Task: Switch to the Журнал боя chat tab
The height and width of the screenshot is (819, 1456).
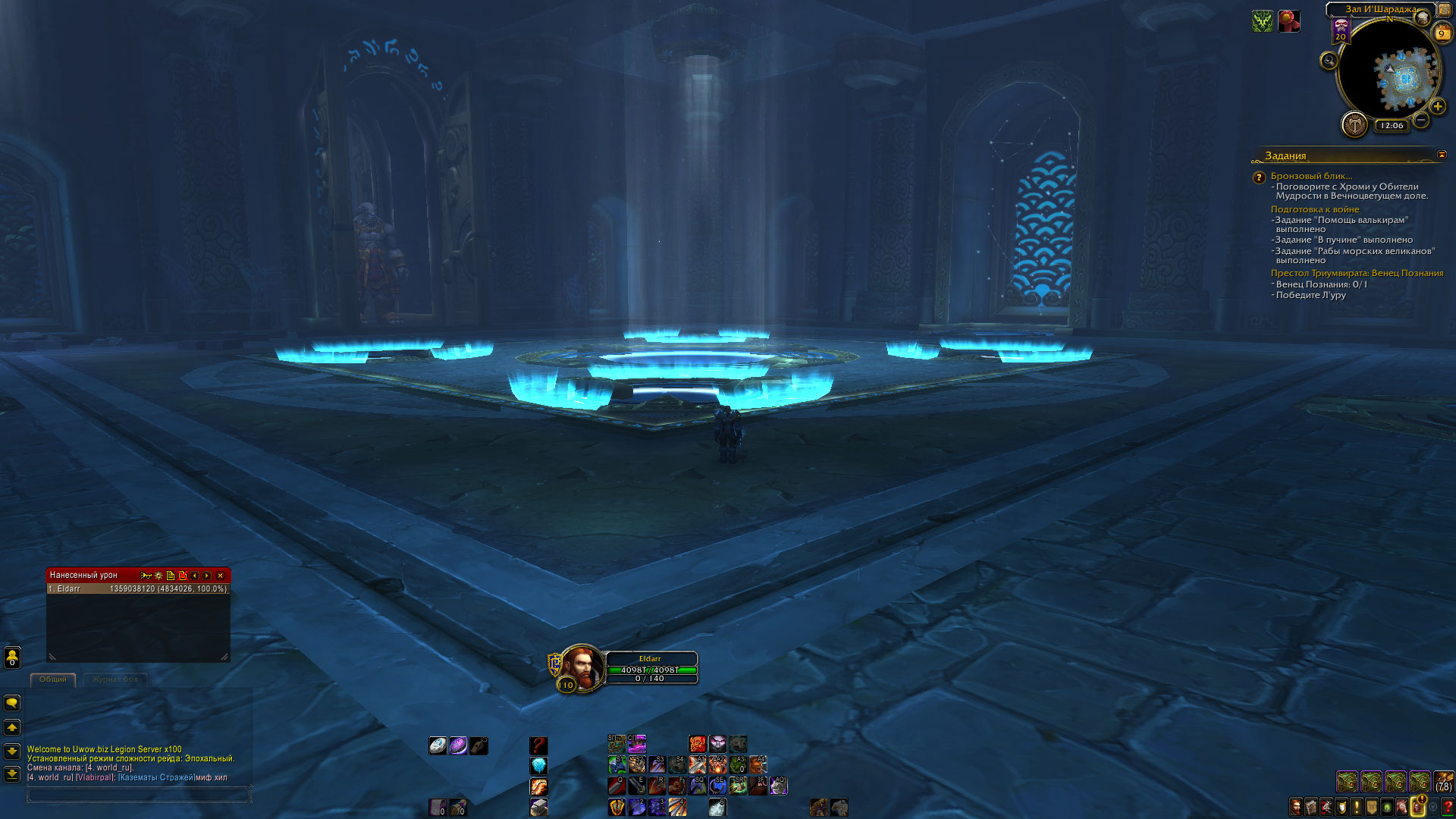Action: point(115,679)
